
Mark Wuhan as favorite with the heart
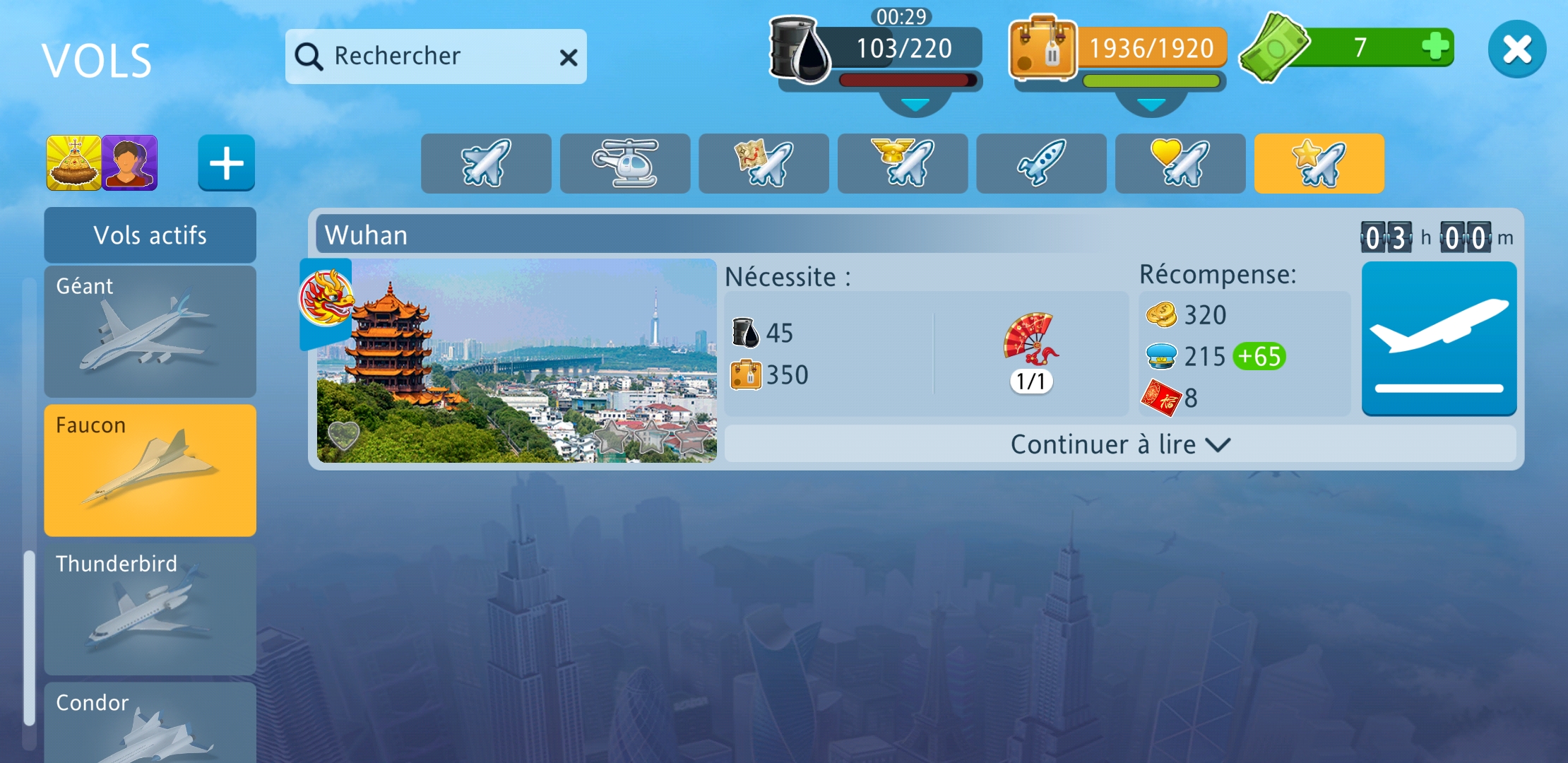pyautogui.click(x=344, y=434)
